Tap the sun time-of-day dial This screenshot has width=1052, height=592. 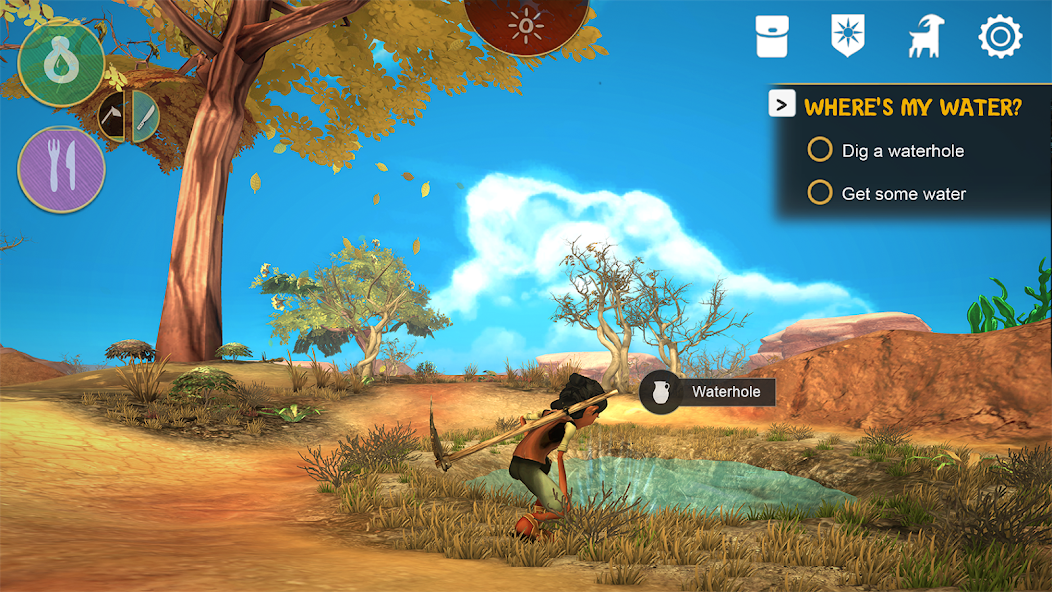pyautogui.click(x=526, y=23)
